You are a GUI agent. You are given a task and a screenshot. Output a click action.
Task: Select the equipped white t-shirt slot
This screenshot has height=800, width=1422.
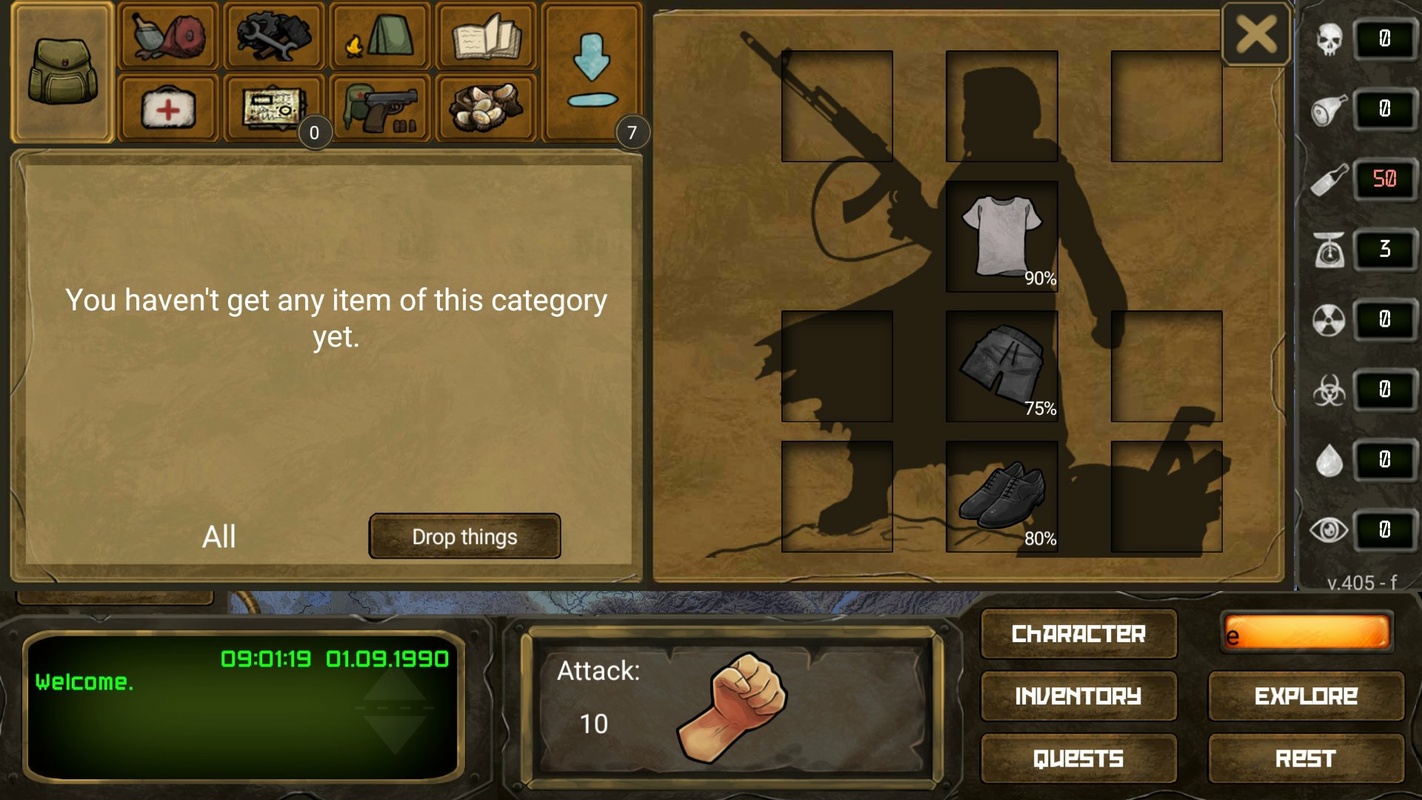point(1002,236)
